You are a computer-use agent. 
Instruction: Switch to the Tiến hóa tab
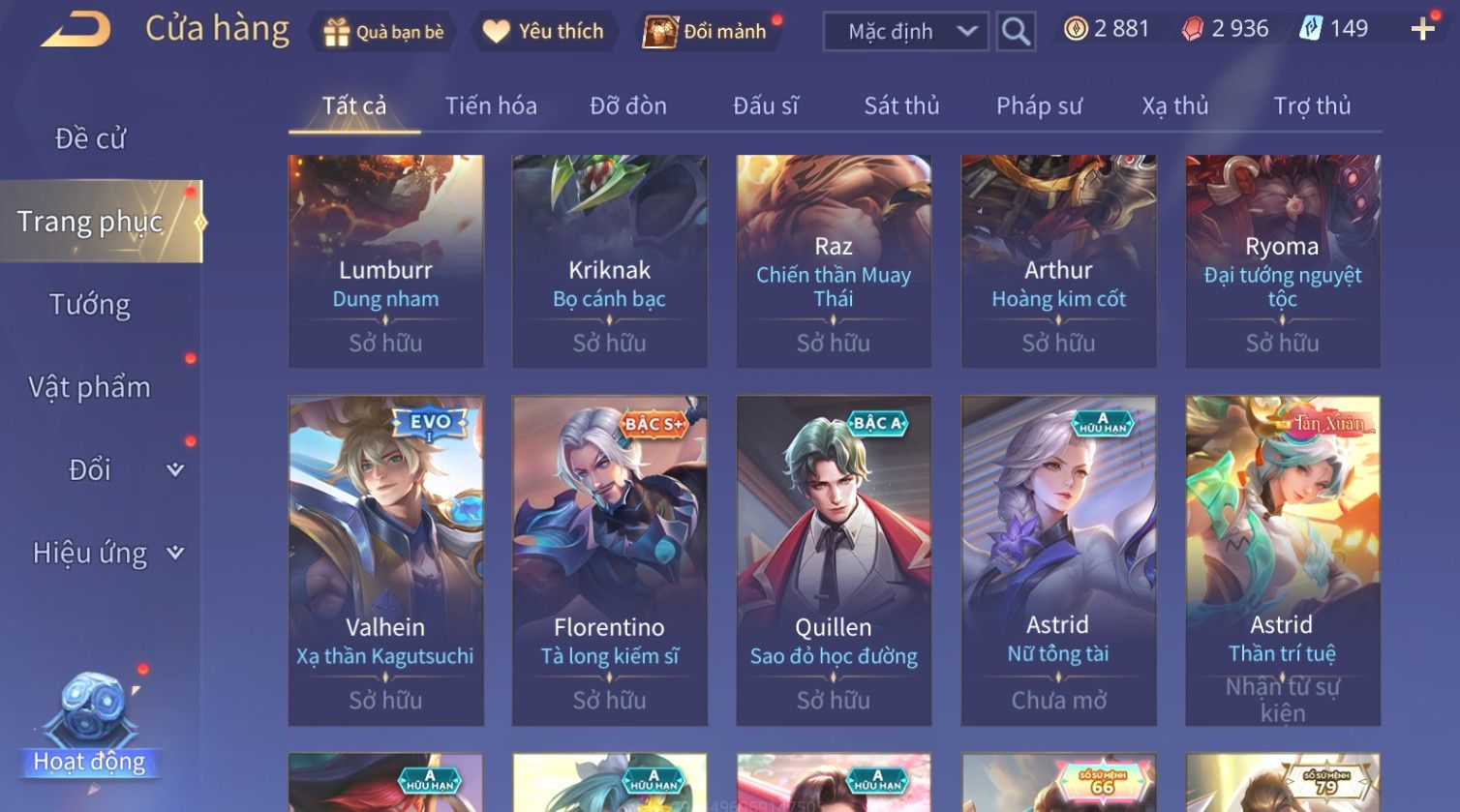(491, 105)
